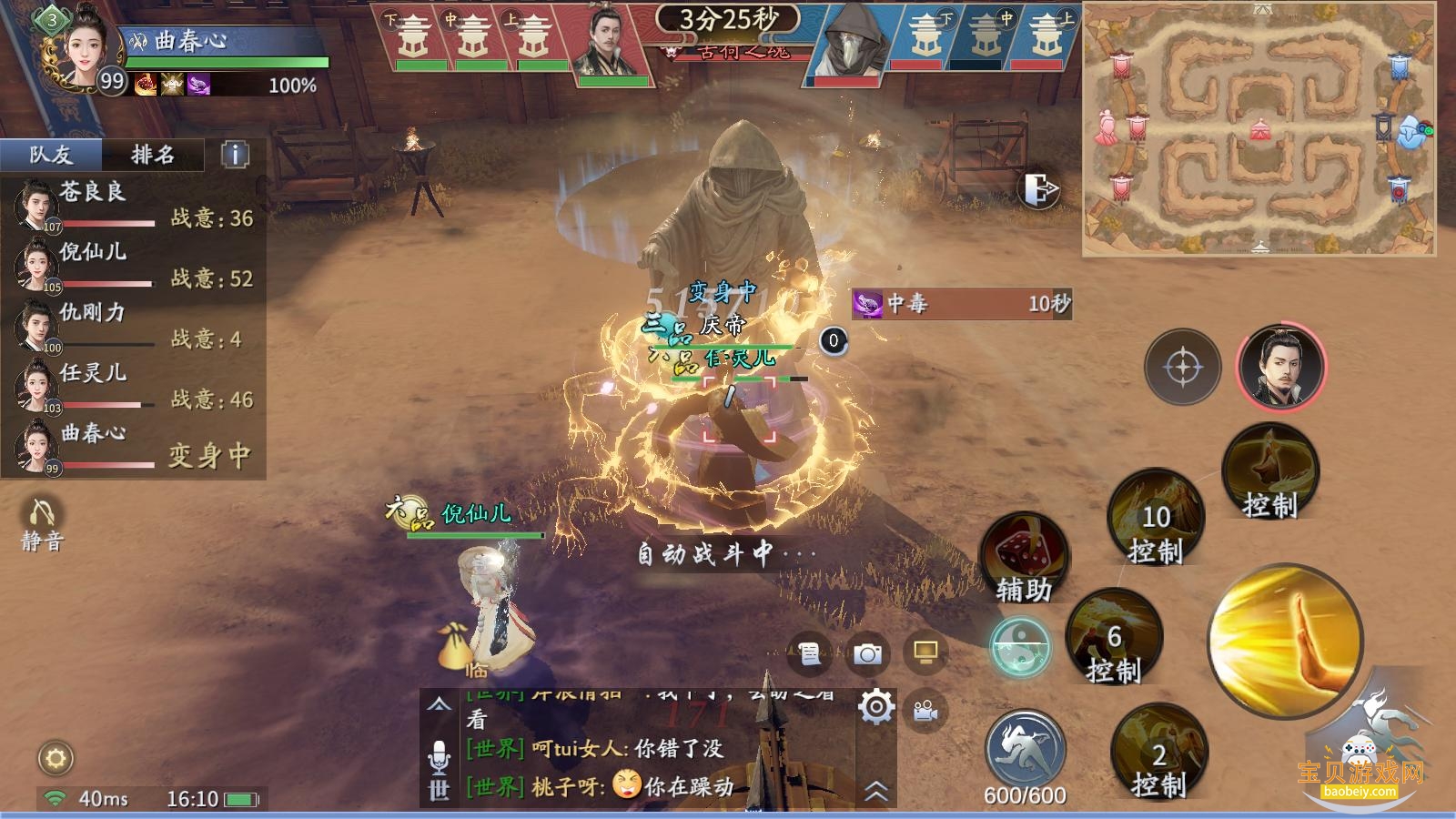This screenshot has width=1456, height=819.
Task: Open the video recorder icon
Action: click(925, 711)
